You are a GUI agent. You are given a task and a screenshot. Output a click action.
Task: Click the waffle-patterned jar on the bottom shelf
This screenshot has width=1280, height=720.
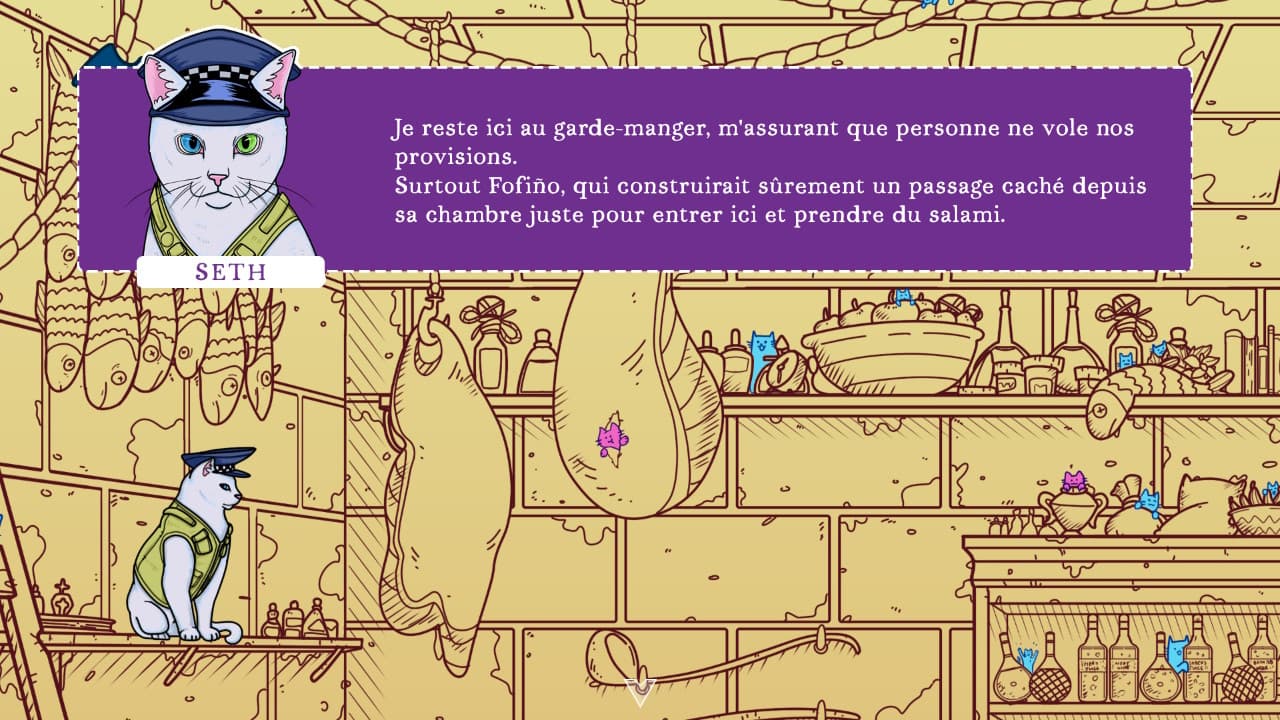pyautogui.click(x=1049, y=683)
